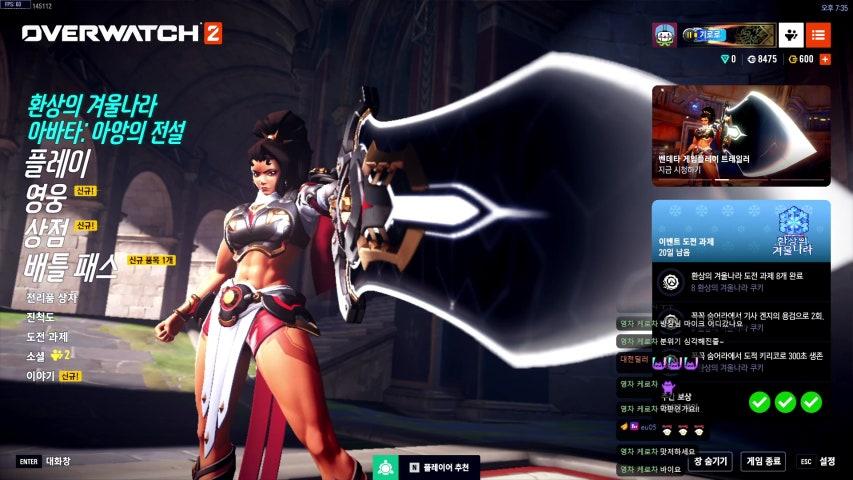Watch the 벤데타 gameplay trailer thumbnail
Screen dimensions: 853x480
point(741,135)
